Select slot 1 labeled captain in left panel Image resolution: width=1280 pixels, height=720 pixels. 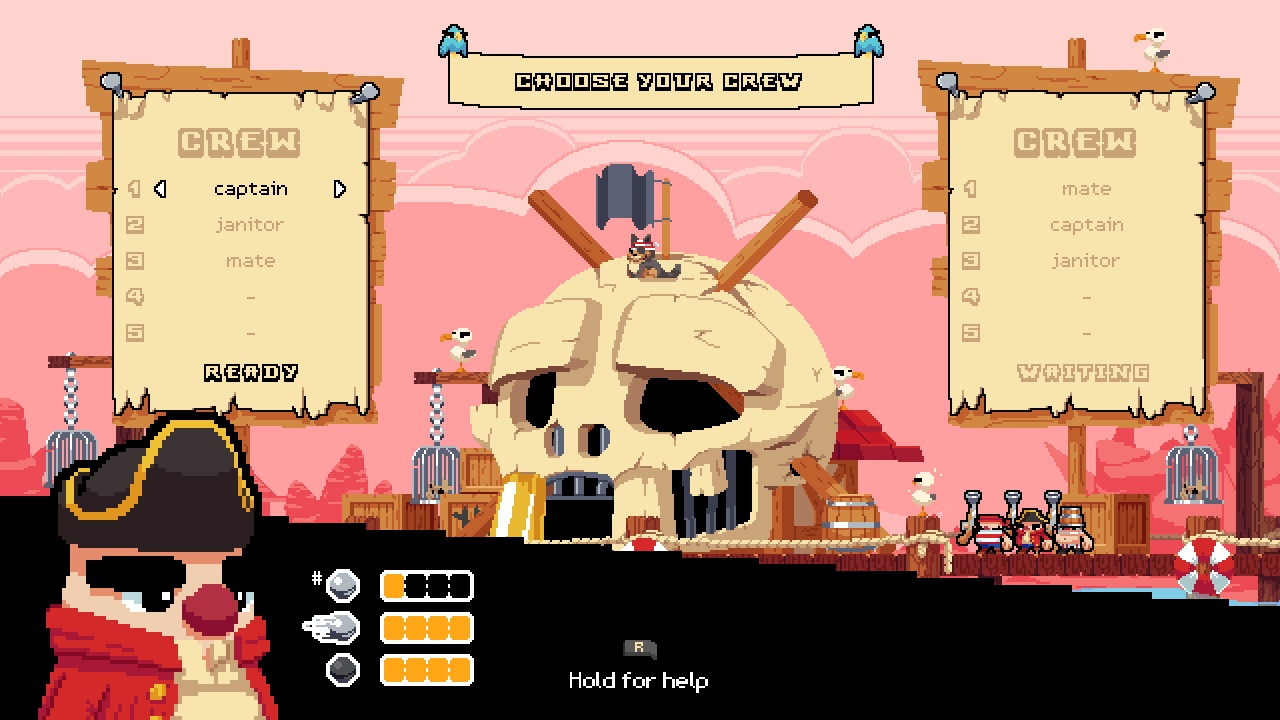(249, 189)
